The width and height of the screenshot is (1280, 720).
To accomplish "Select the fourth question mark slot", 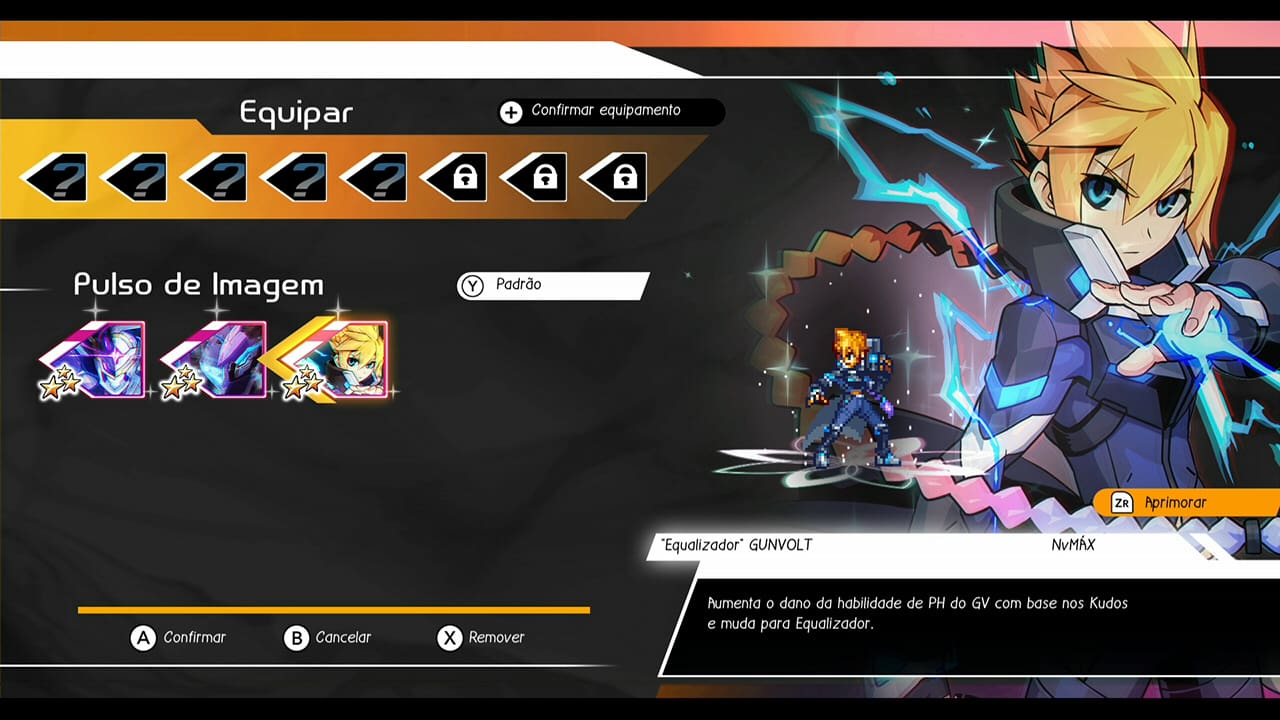I will (x=295, y=177).
